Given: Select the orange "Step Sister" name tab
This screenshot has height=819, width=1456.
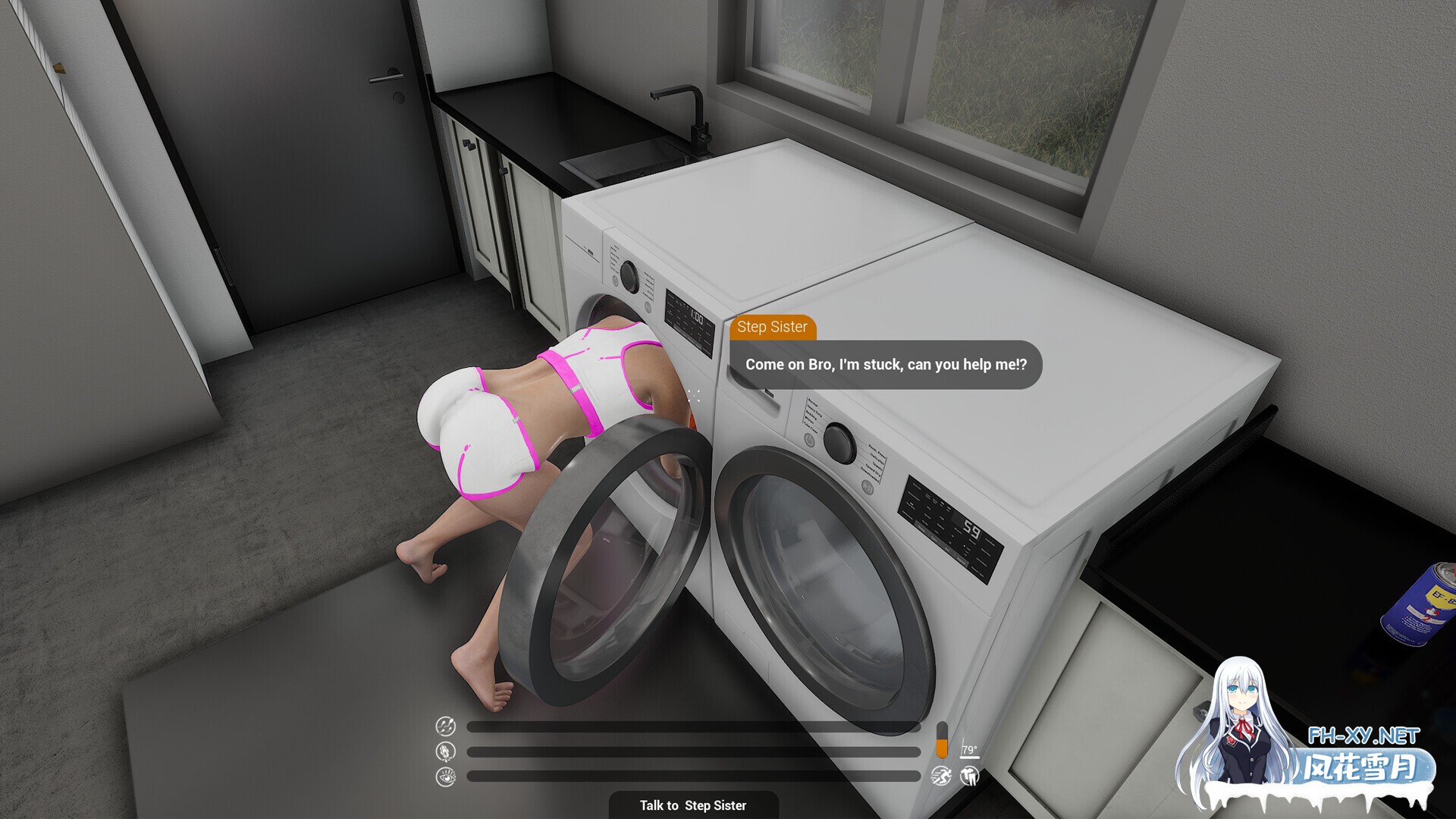Looking at the screenshot, I should pos(773,328).
